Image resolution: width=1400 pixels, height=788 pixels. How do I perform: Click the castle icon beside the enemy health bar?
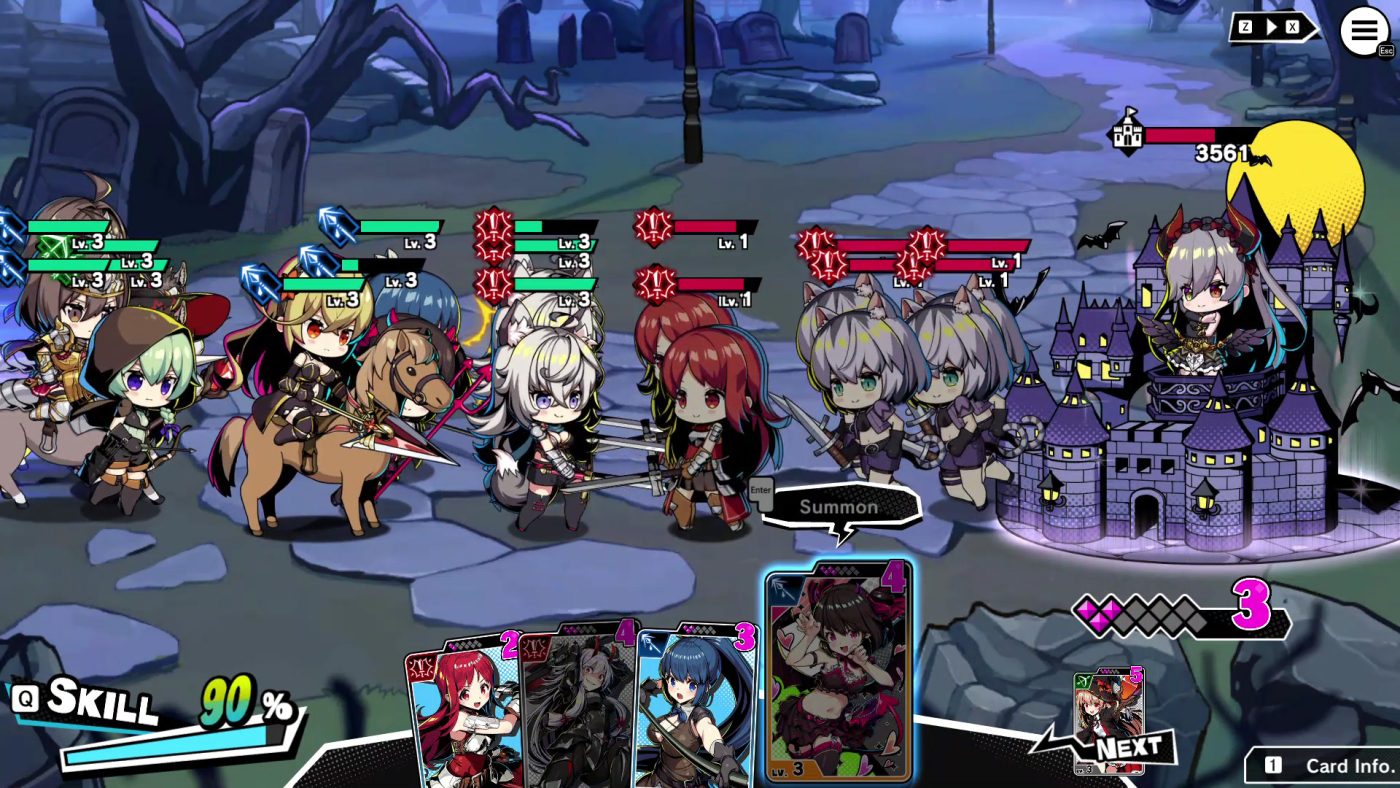coord(1129,135)
